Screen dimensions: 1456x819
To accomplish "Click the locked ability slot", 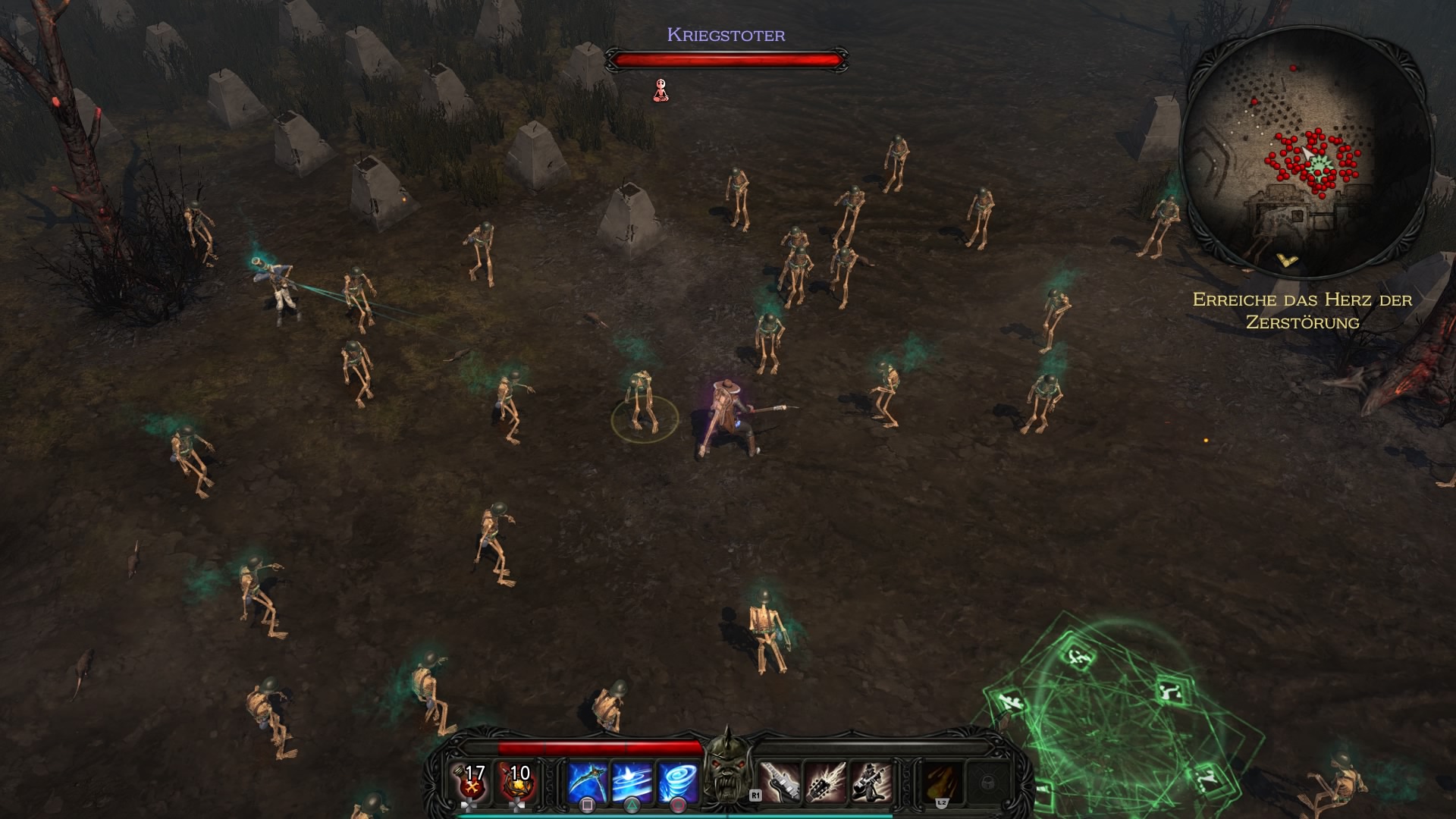I will click(987, 782).
